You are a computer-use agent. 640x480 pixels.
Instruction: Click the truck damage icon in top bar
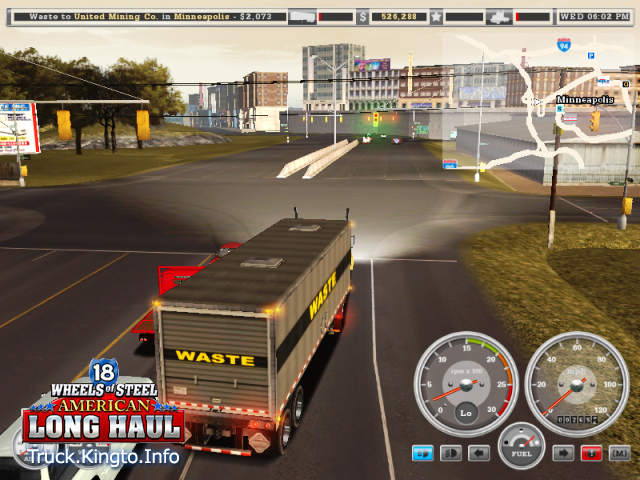[x=501, y=16]
